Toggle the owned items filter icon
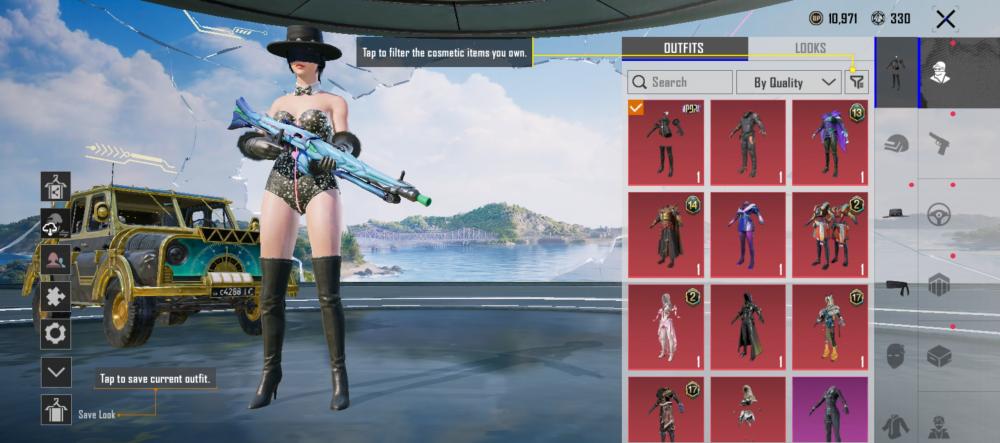 (x=856, y=82)
